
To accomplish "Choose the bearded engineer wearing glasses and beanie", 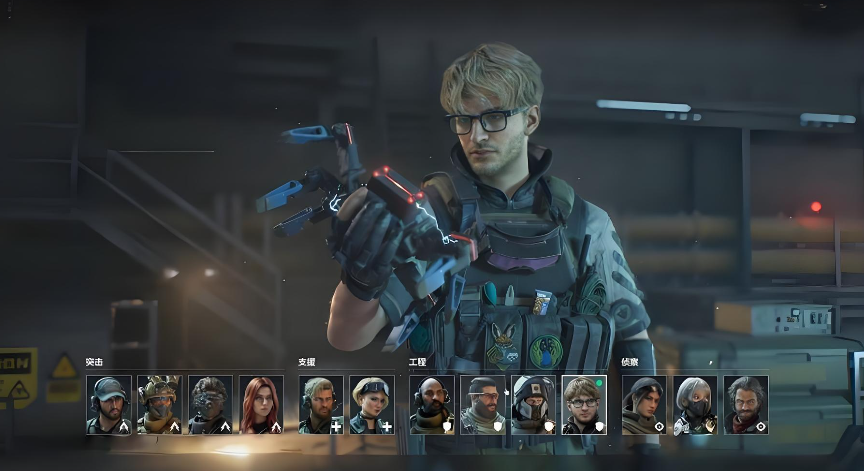I will tap(483, 404).
